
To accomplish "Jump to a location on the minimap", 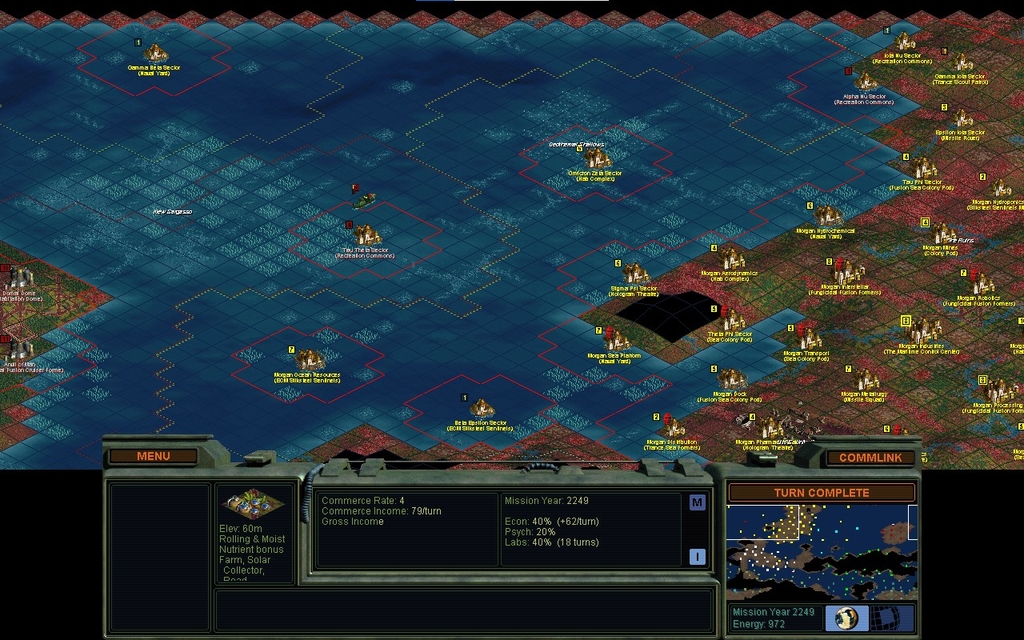I will click(821, 552).
